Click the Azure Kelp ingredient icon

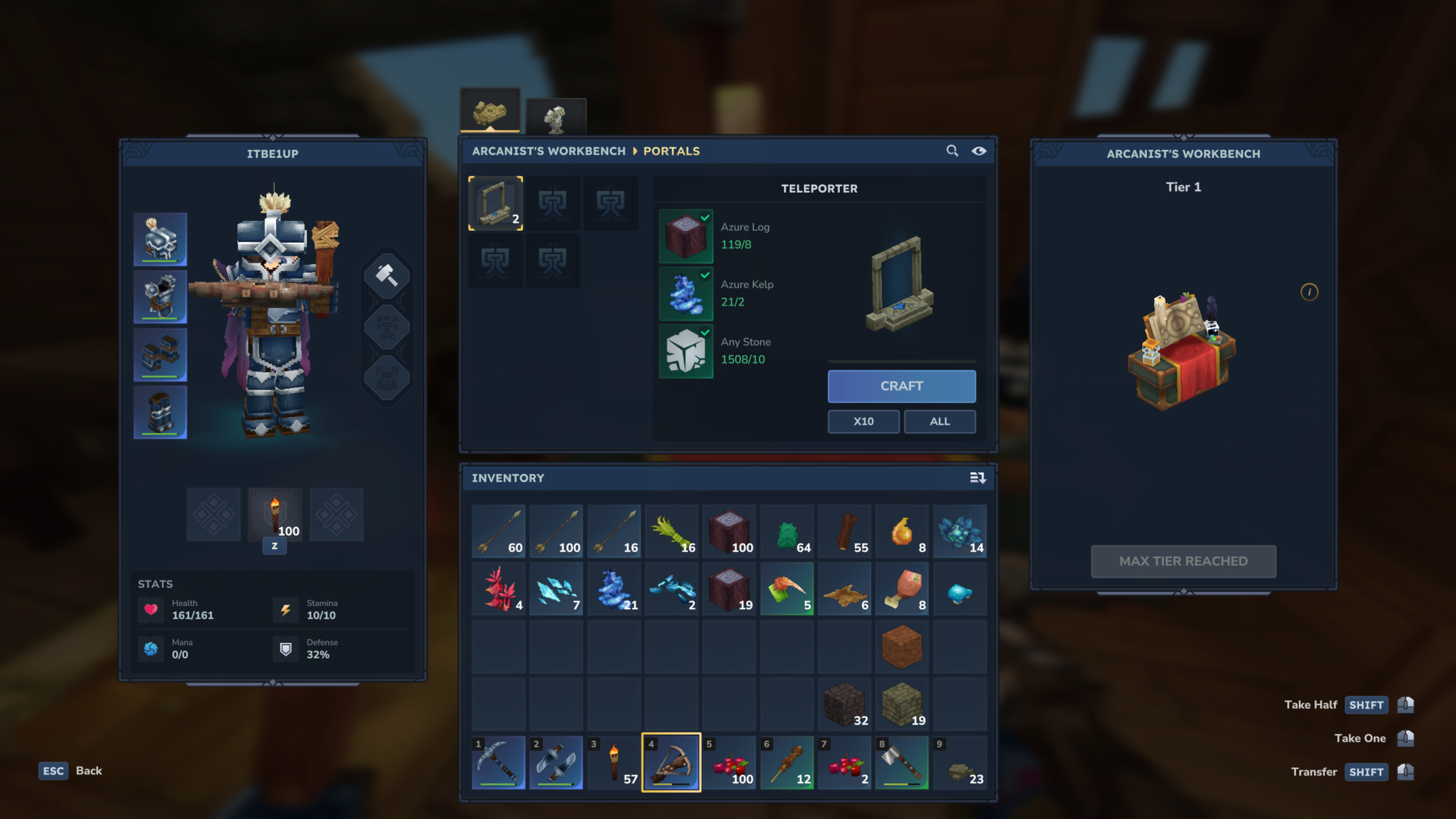pyautogui.click(x=686, y=292)
